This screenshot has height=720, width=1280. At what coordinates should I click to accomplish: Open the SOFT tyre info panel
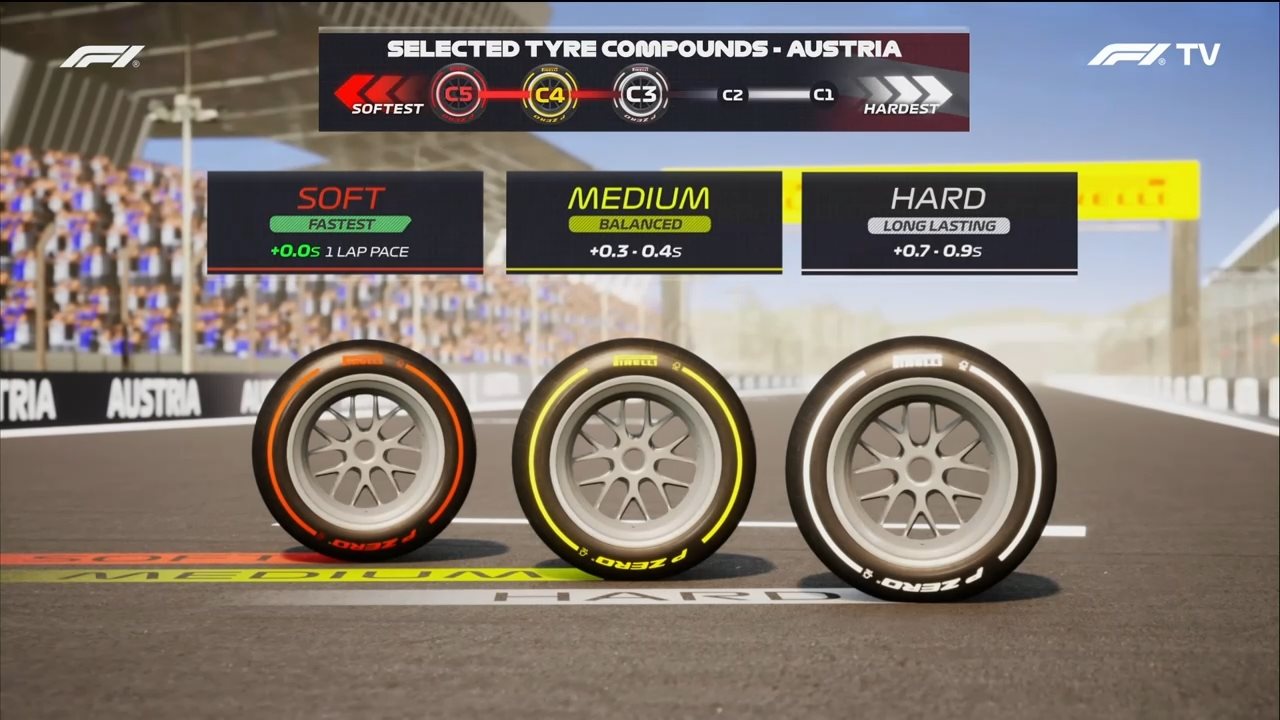click(x=345, y=222)
